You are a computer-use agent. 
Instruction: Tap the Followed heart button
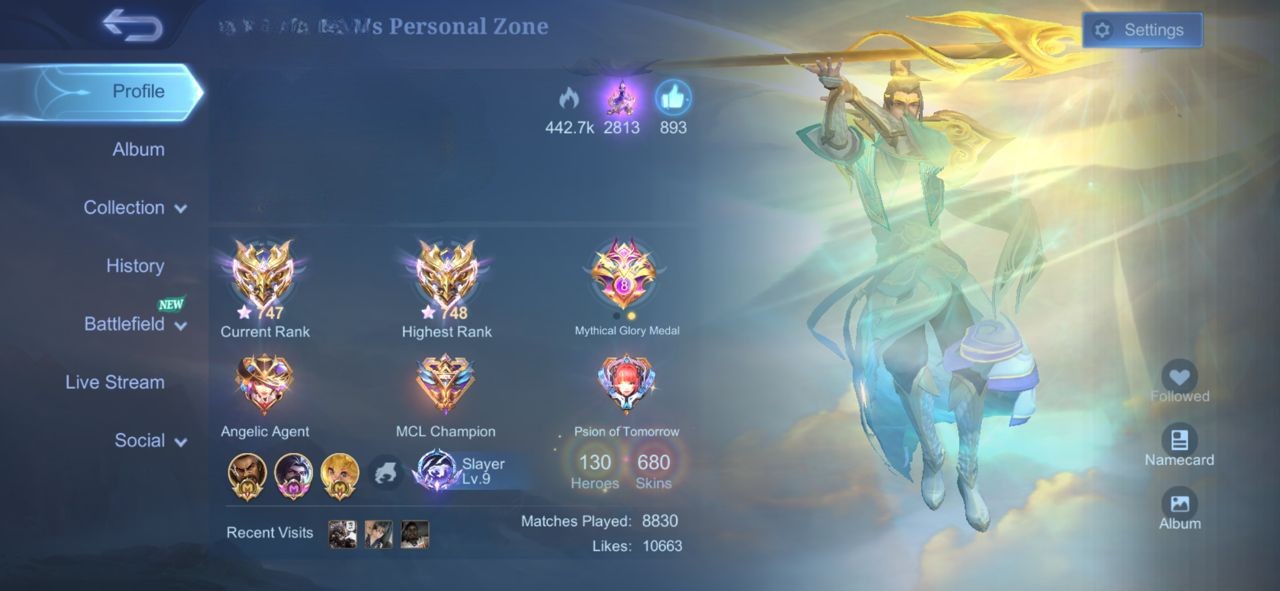pos(1180,378)
